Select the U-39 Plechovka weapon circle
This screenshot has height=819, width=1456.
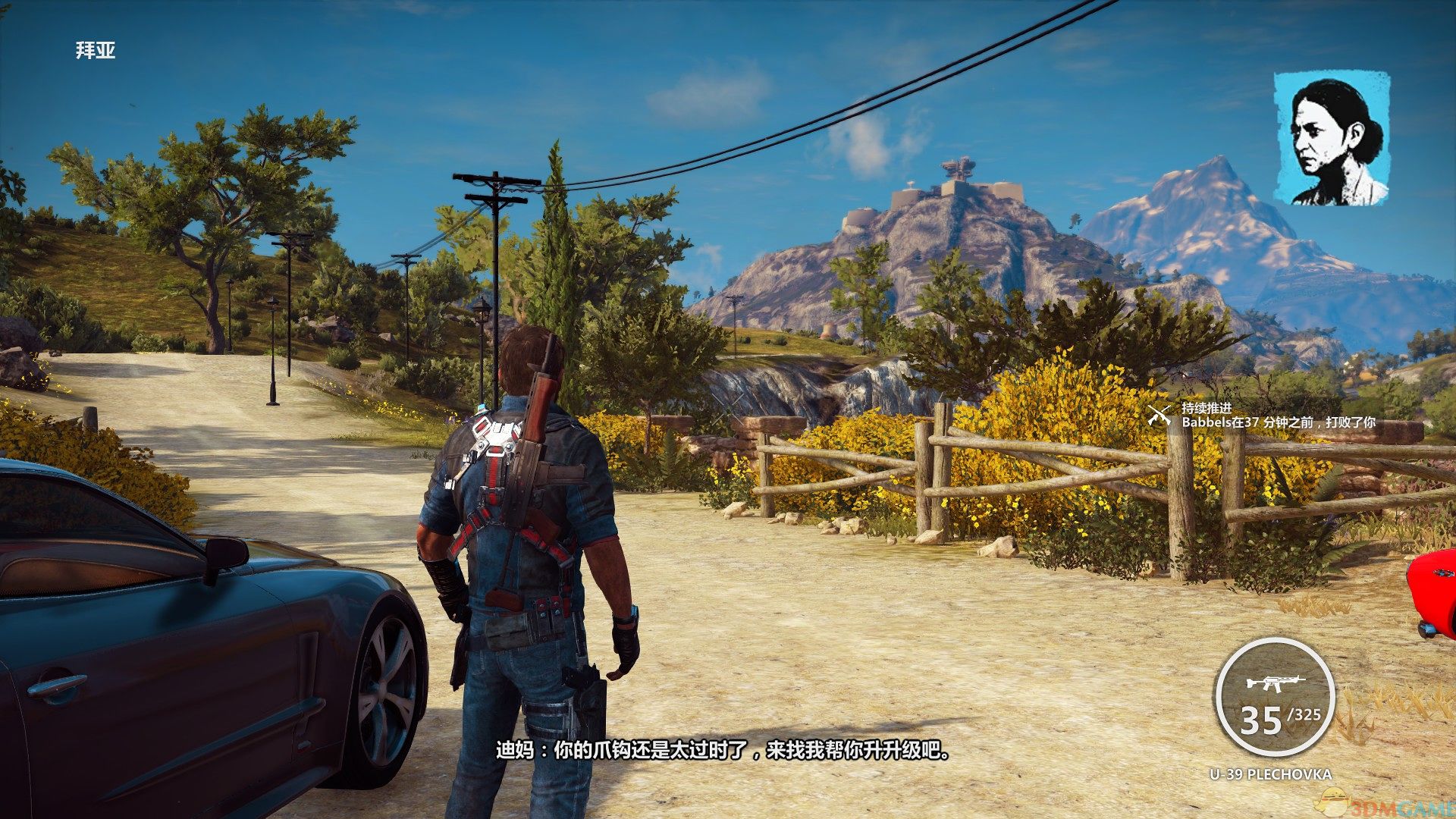click(1273, 698)
